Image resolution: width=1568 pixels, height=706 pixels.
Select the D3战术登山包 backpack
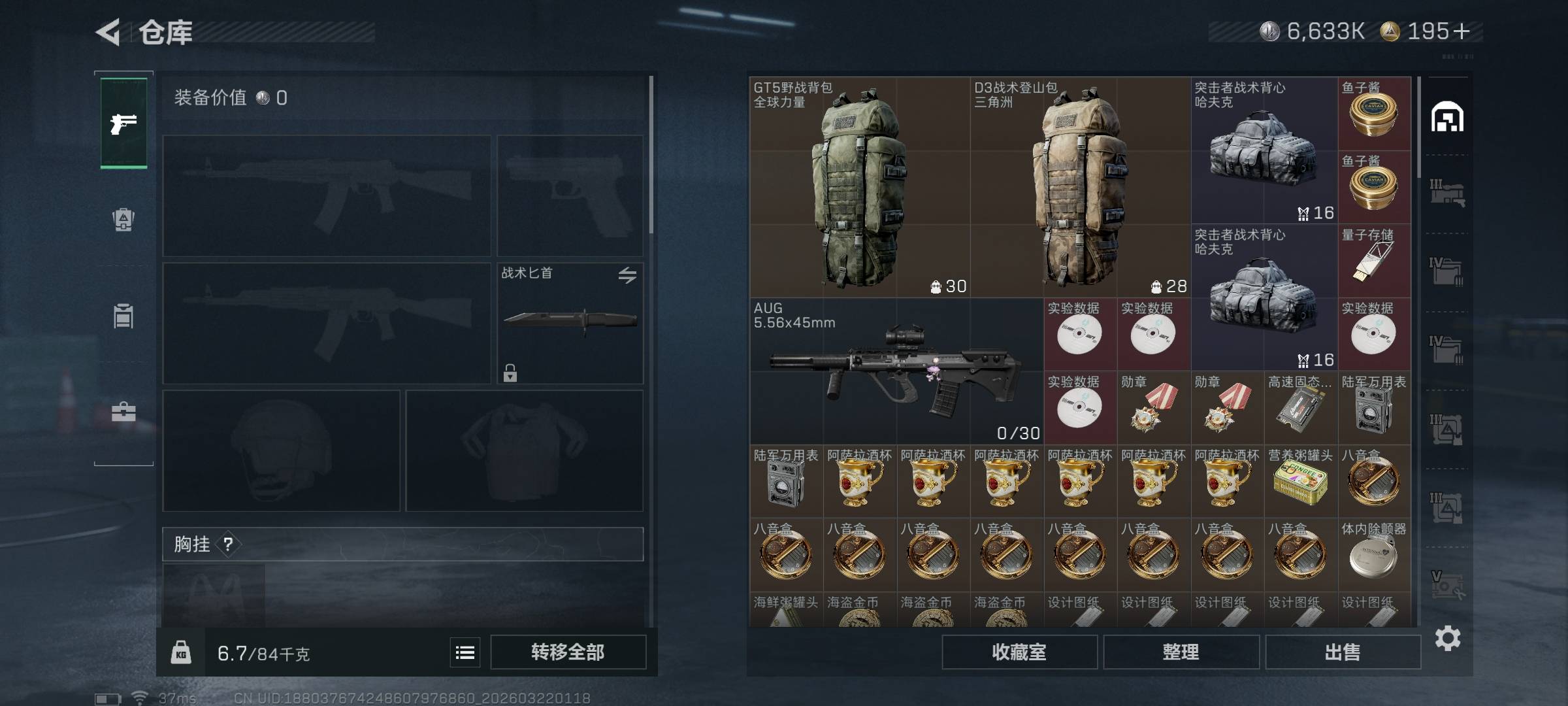click(x=1079, y=188)
